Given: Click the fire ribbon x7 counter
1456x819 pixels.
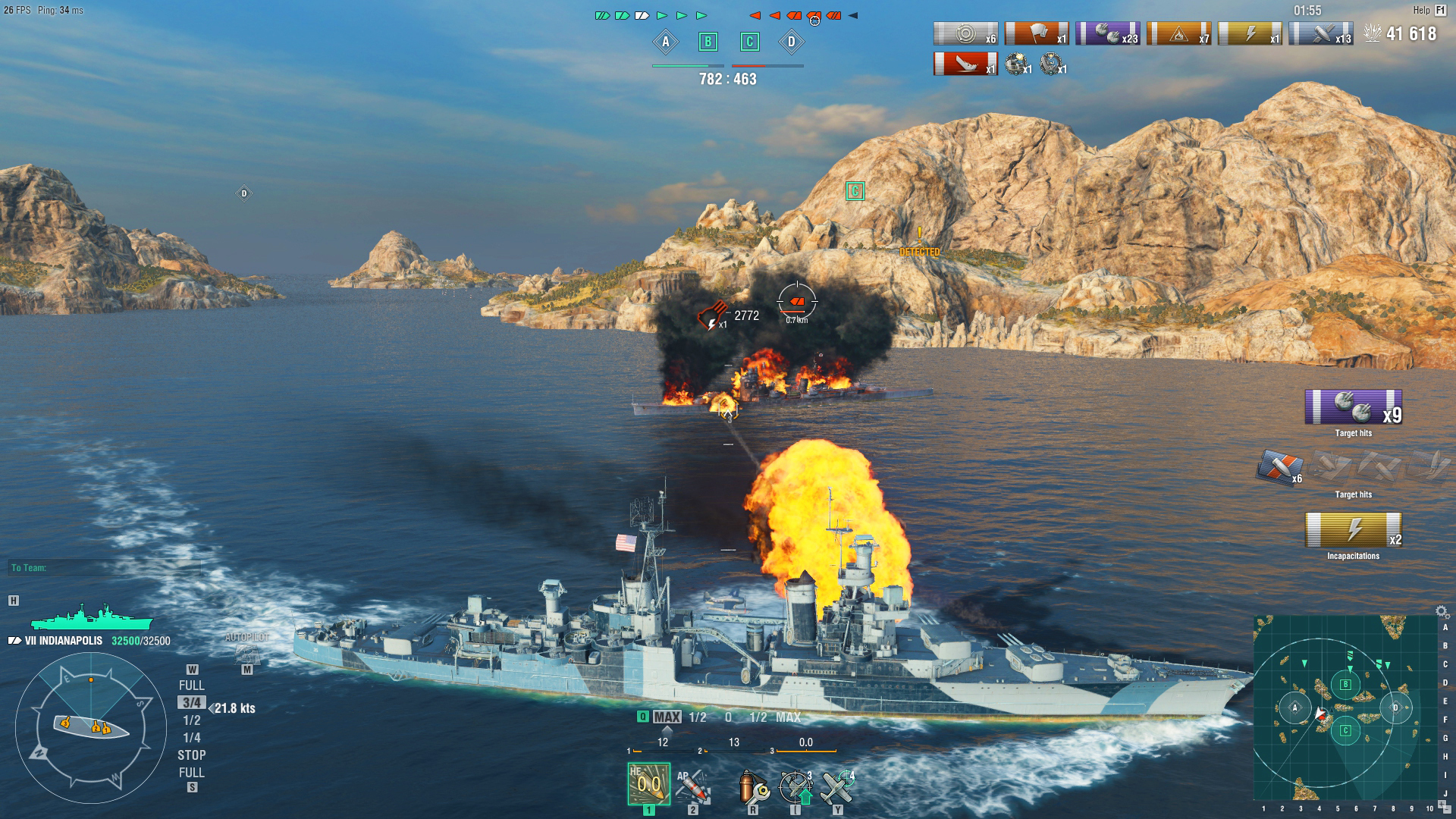Looking at the screenshot, I should [1180, 33].
